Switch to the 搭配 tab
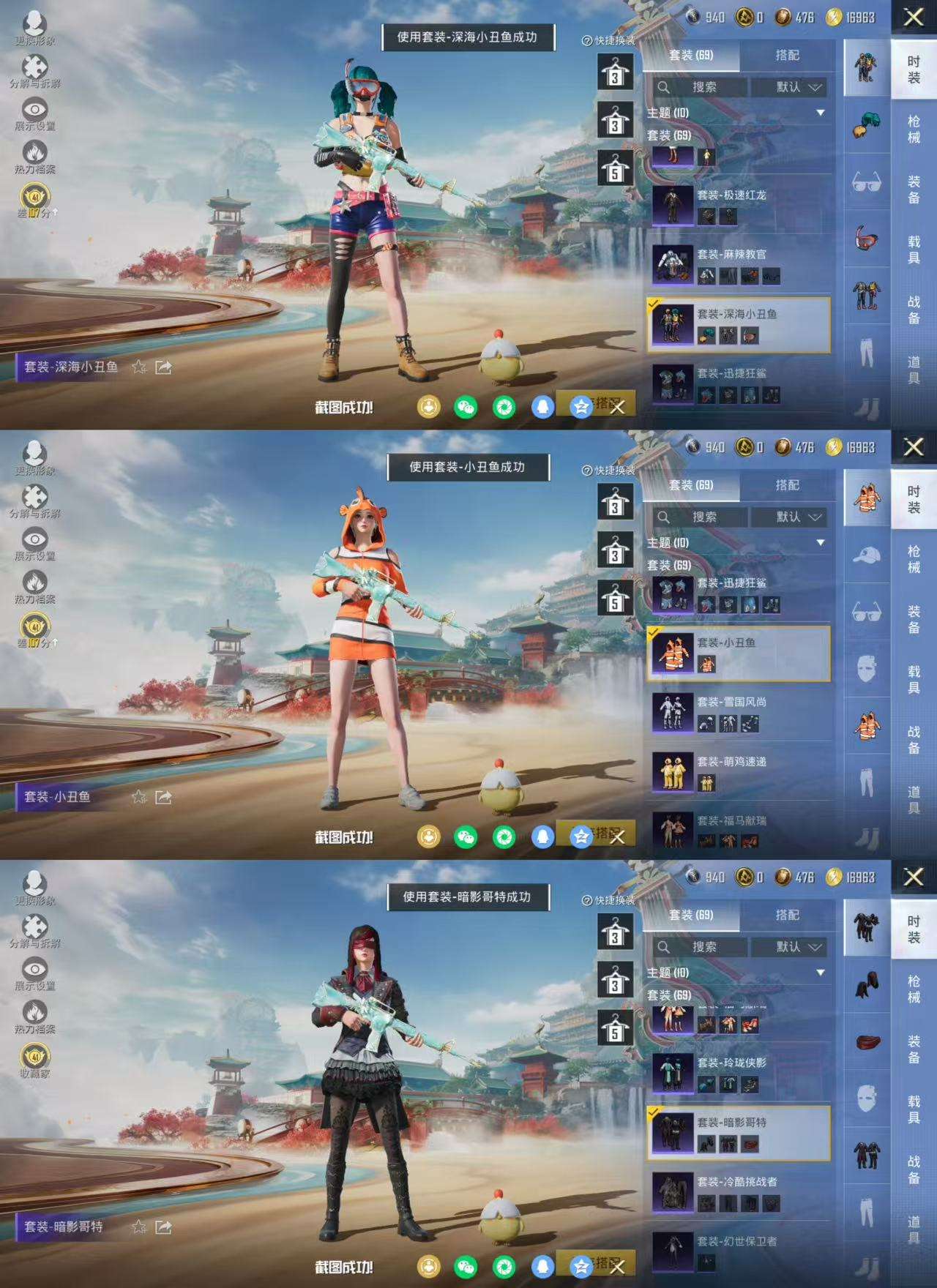This screenshot has height=1288, width=937. (788, 55)
